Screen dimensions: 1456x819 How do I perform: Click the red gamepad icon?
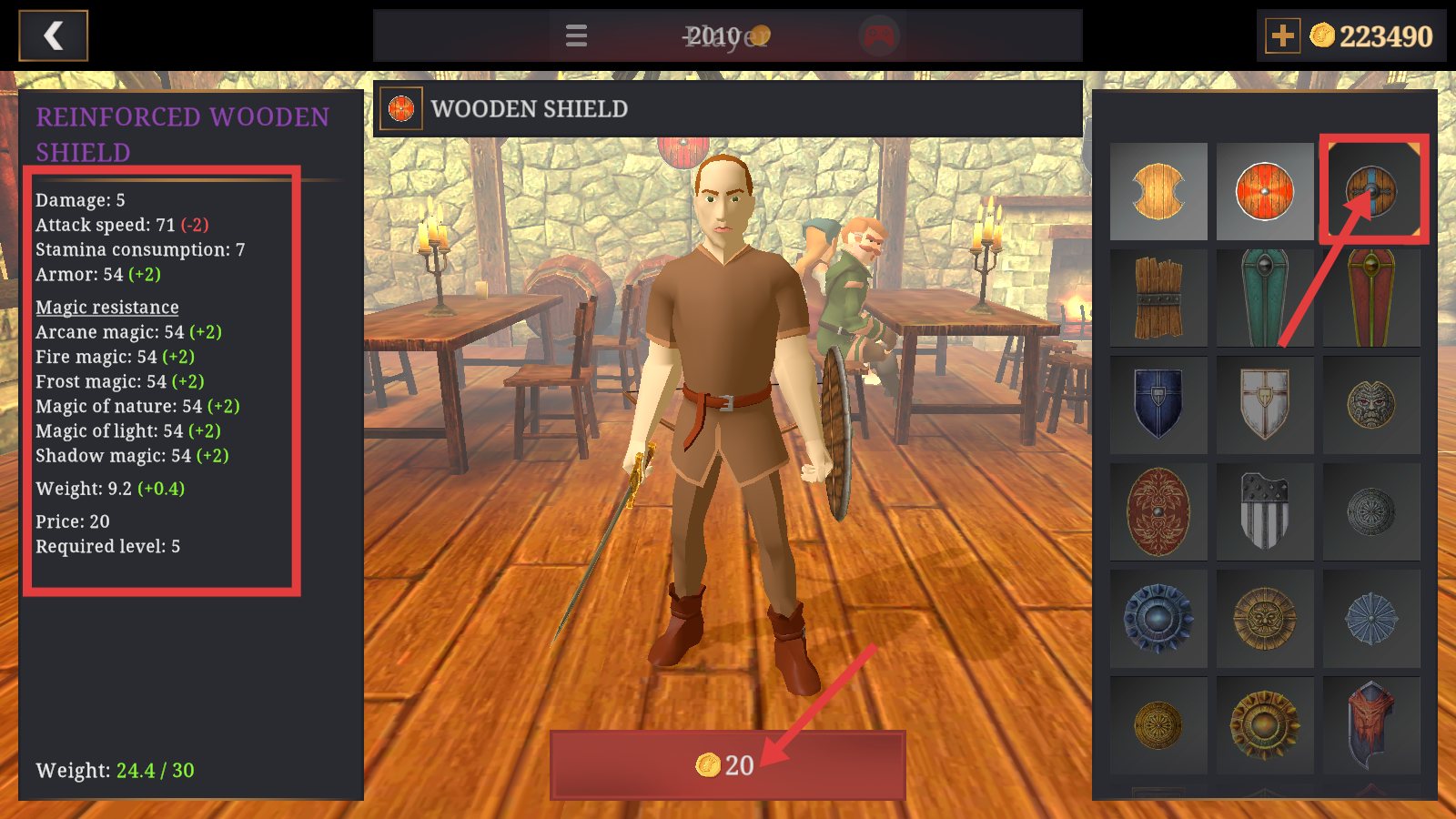click(x=878, y=36)
